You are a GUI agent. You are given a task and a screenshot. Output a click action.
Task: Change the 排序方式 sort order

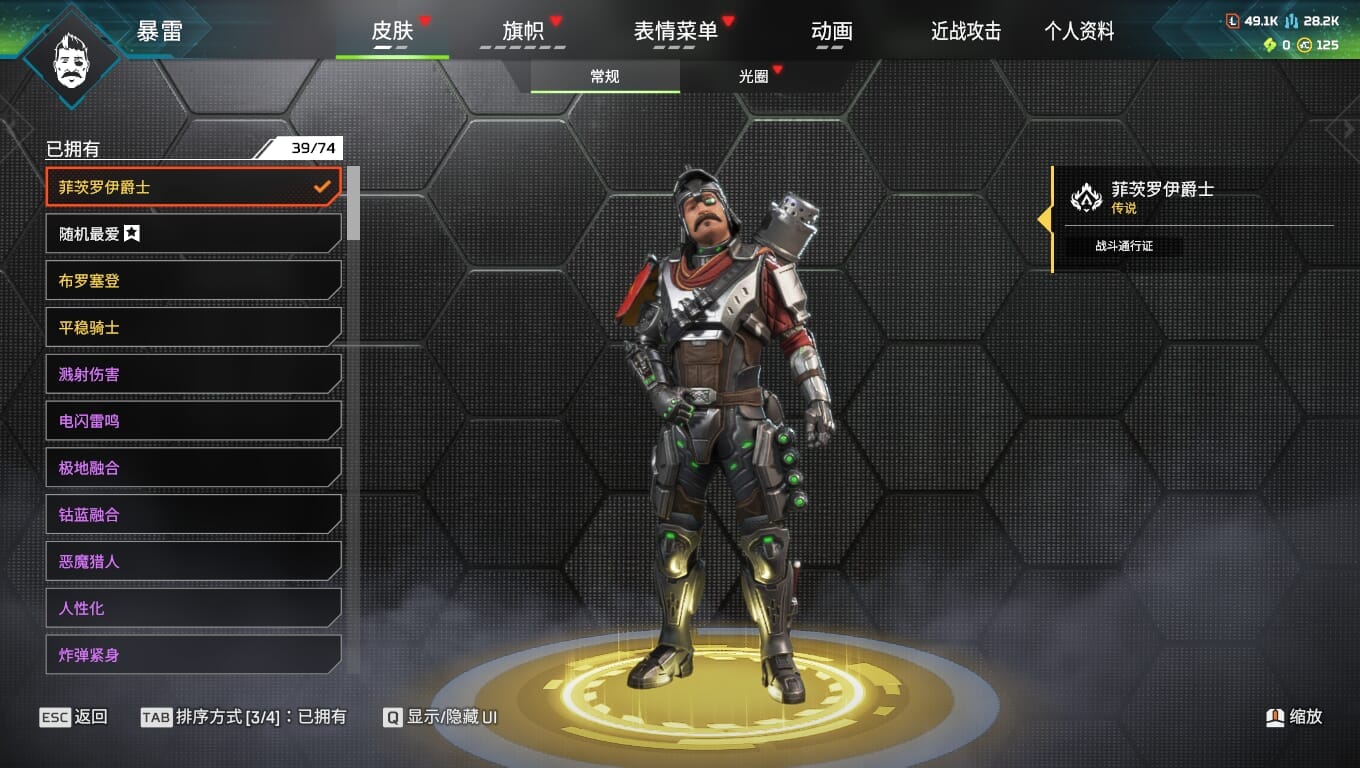click(244, 717)
